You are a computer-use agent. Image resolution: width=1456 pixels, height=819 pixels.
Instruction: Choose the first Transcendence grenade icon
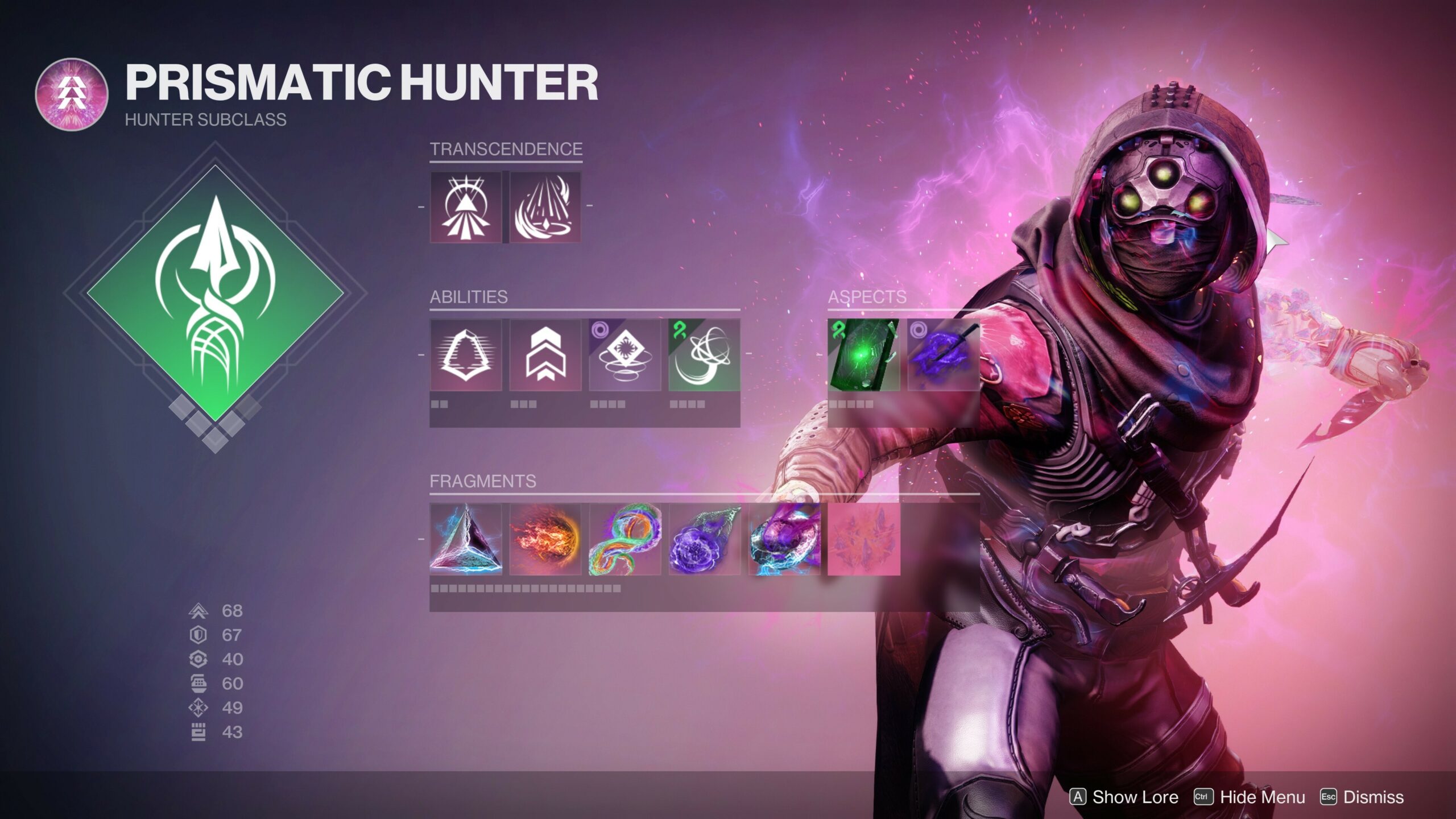tap(466, 207)
